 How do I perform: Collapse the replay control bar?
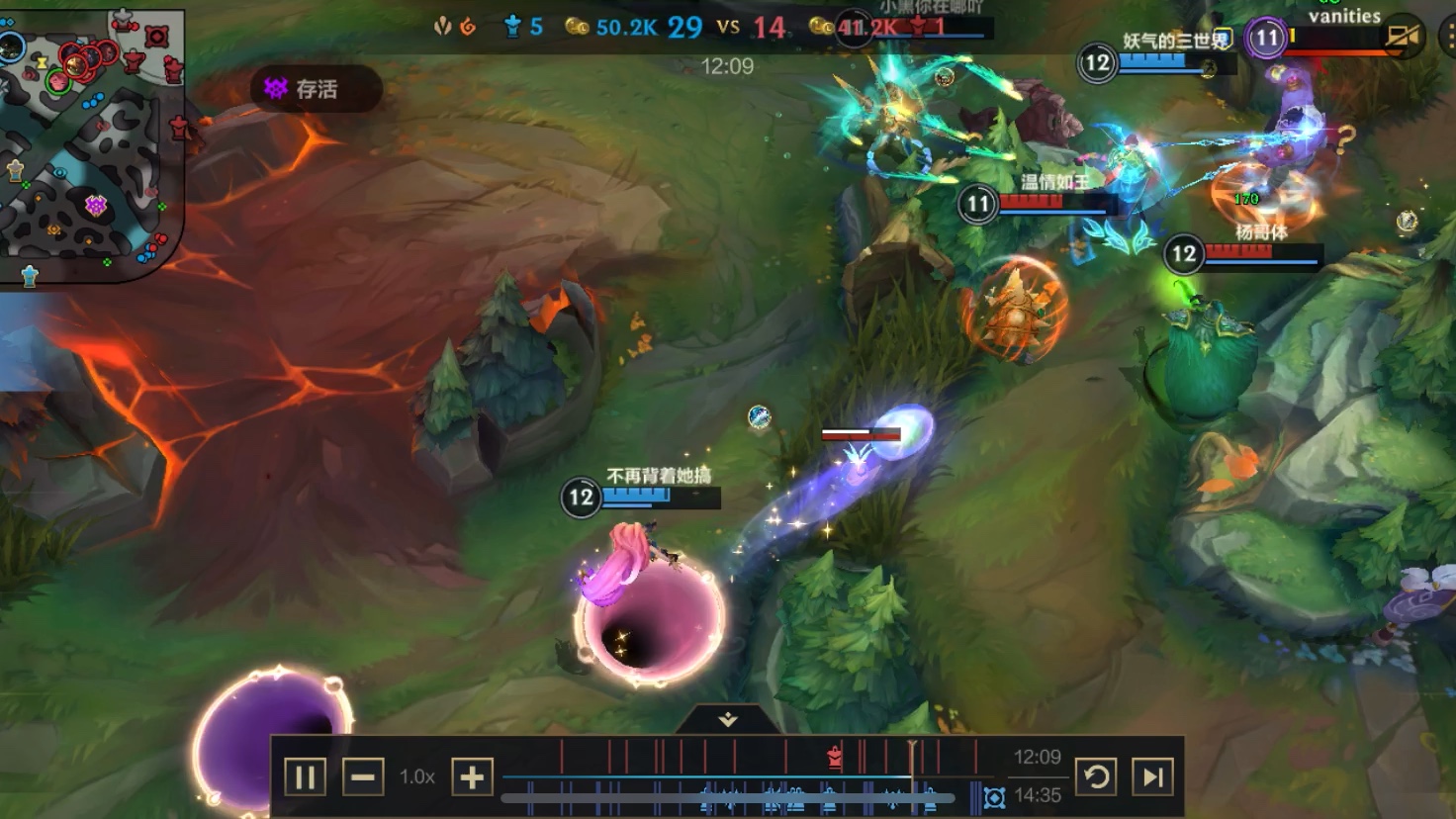[x=727, y=719]
